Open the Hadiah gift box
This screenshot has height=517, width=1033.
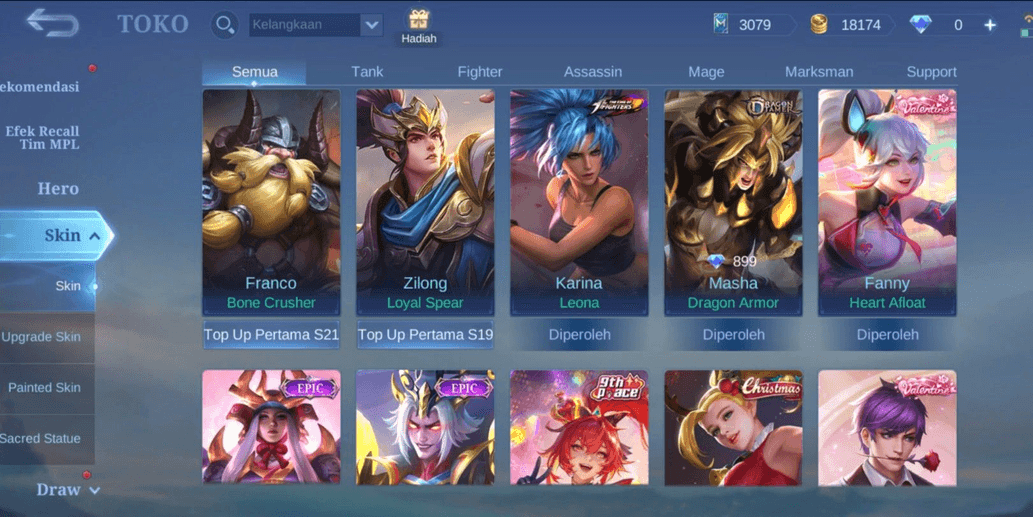click(419, 25)
